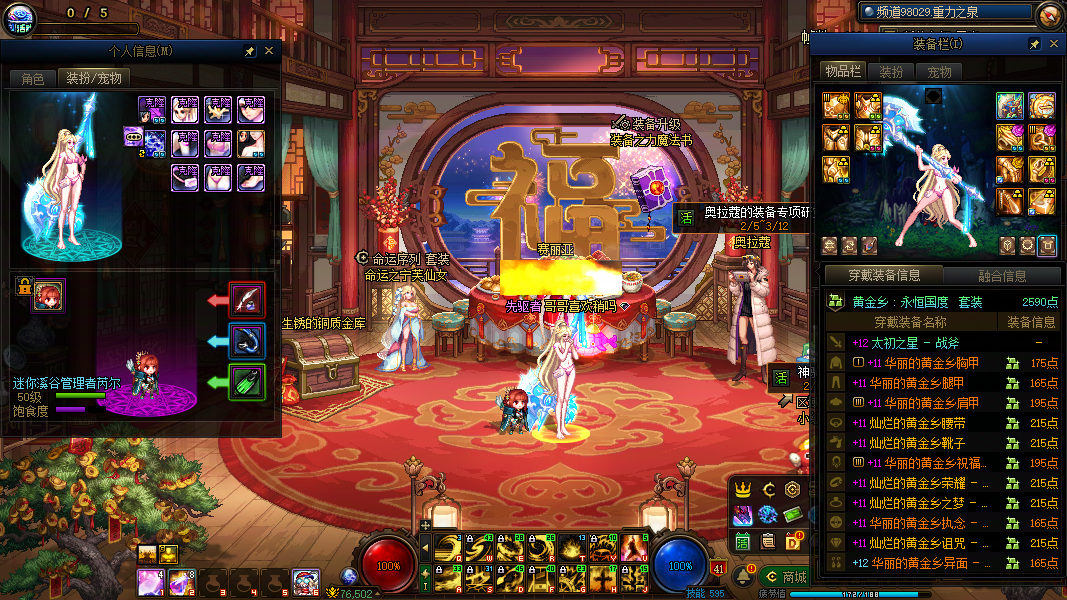Select the 装扮/宠物 tab
The height and width of the screenshot is (600, 1067).
click(94, 78)
